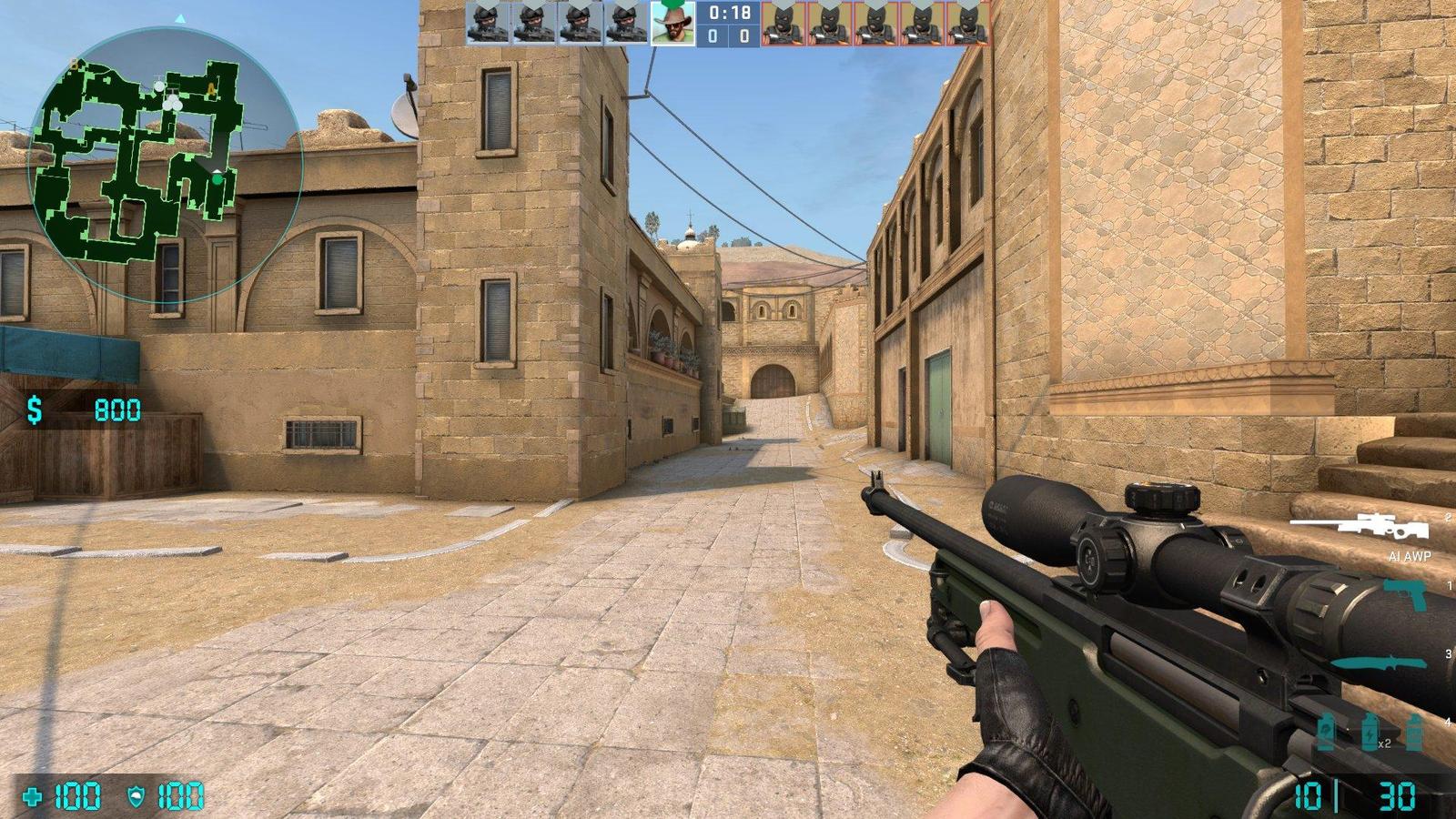Viewport: 1456px width, 819px height.
Task: Select the last terrorist player portrait
Action: click(x=965, y=24)
